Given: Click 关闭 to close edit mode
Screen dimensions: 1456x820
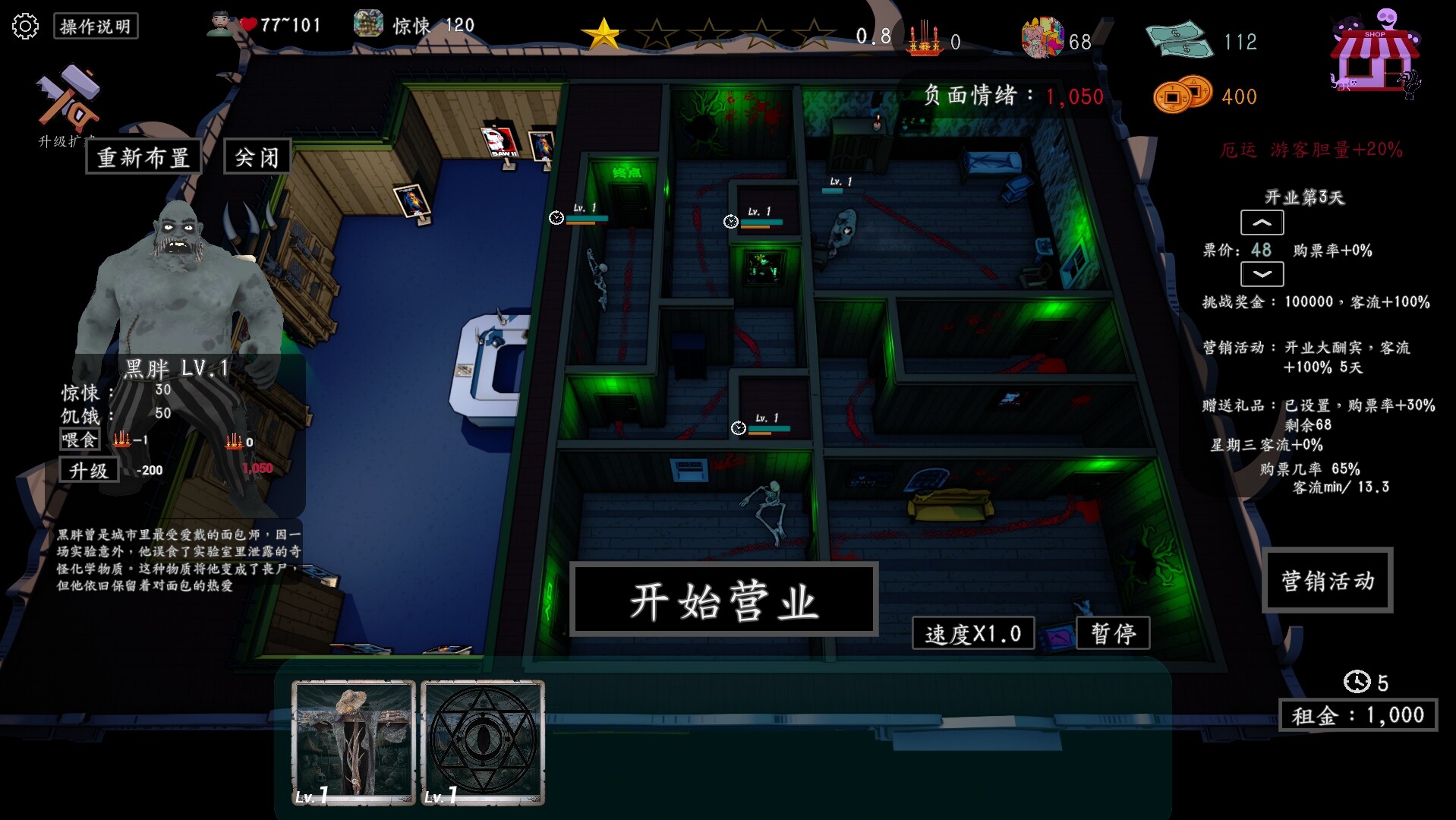Looking at the screenshot, I should pos(256,156).
